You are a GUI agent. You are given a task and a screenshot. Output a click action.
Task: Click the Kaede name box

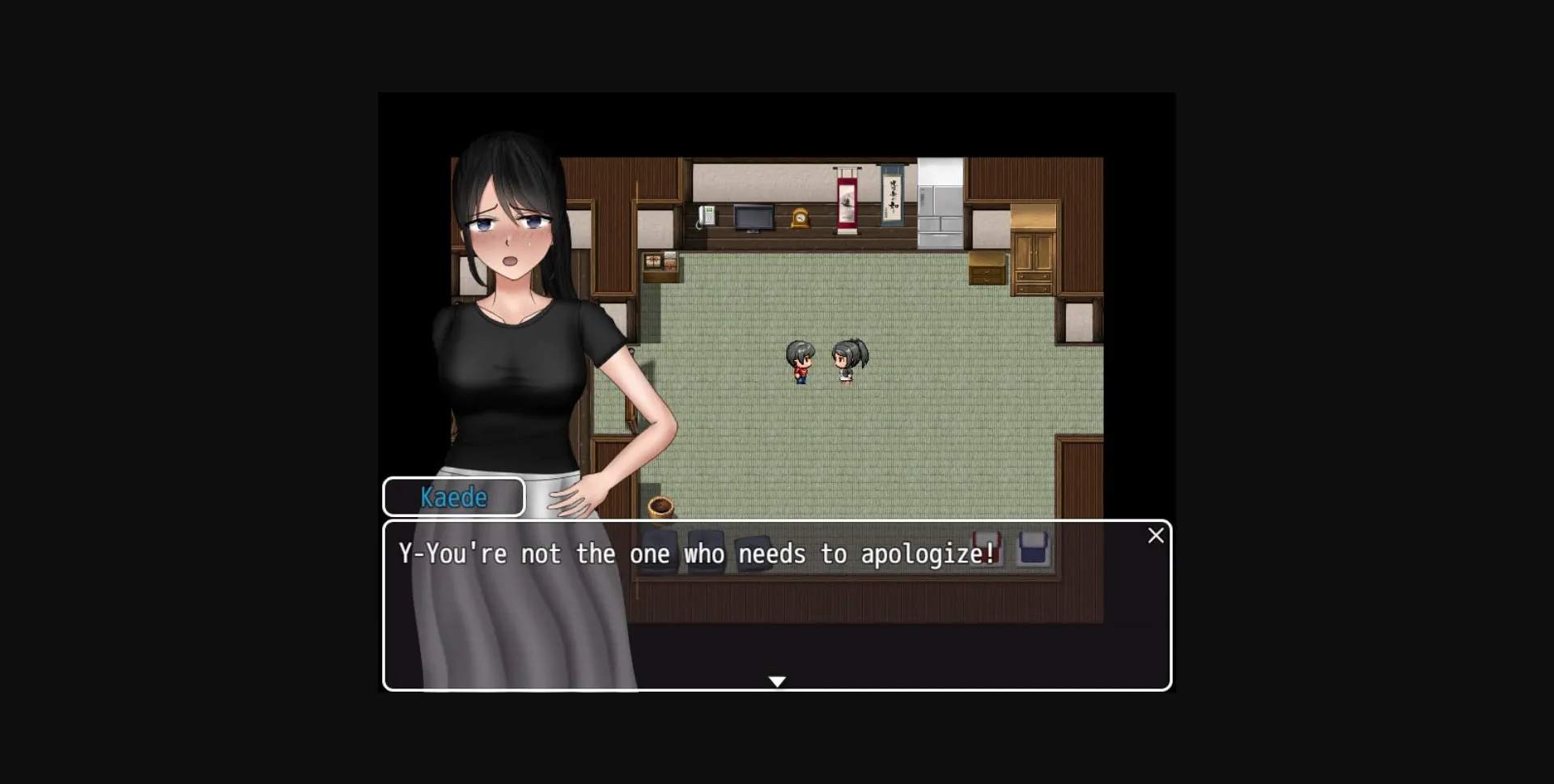[453, 496]
